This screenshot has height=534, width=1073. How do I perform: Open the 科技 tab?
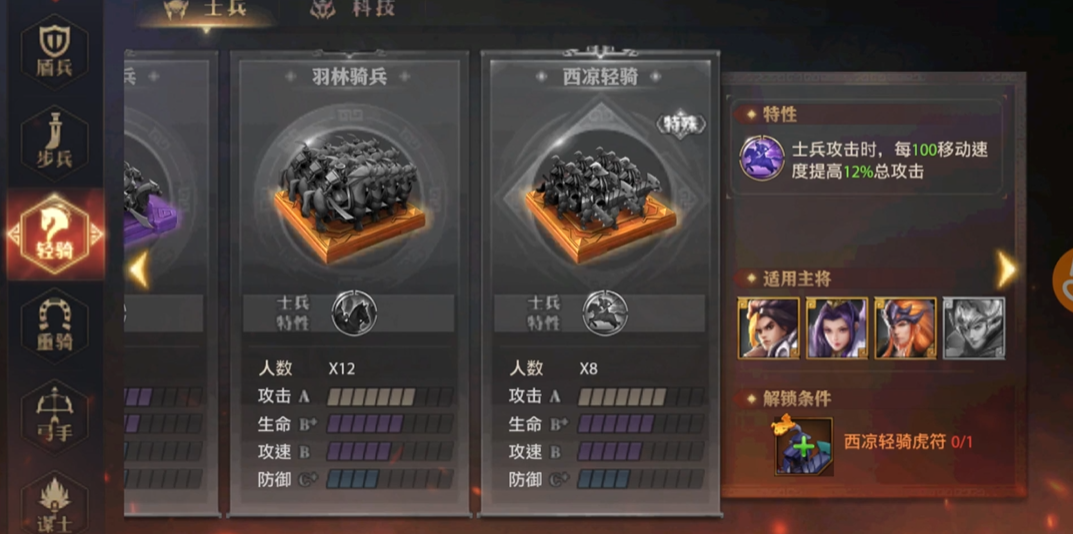click(353, 9)
